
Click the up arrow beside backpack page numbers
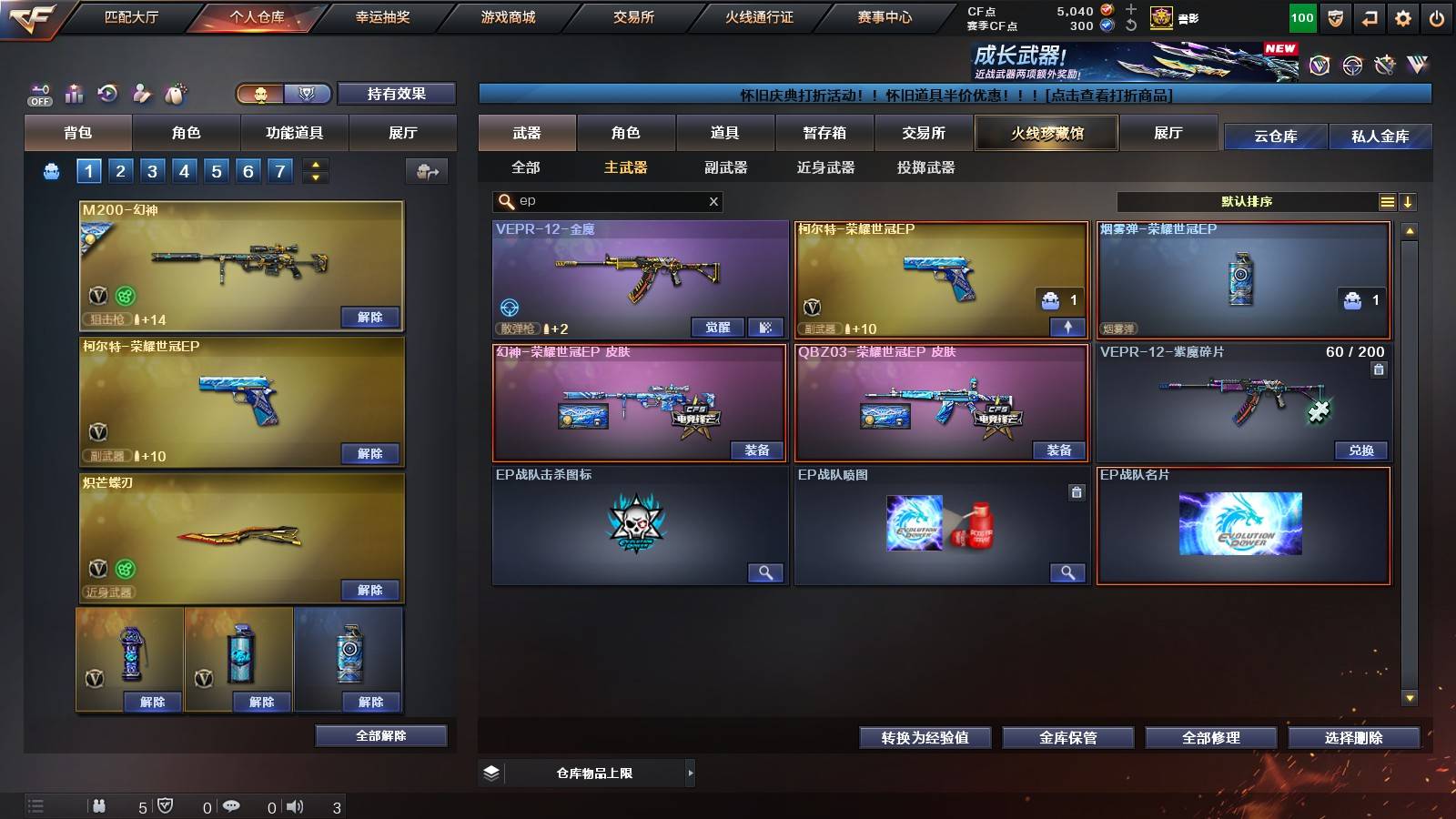314,164
